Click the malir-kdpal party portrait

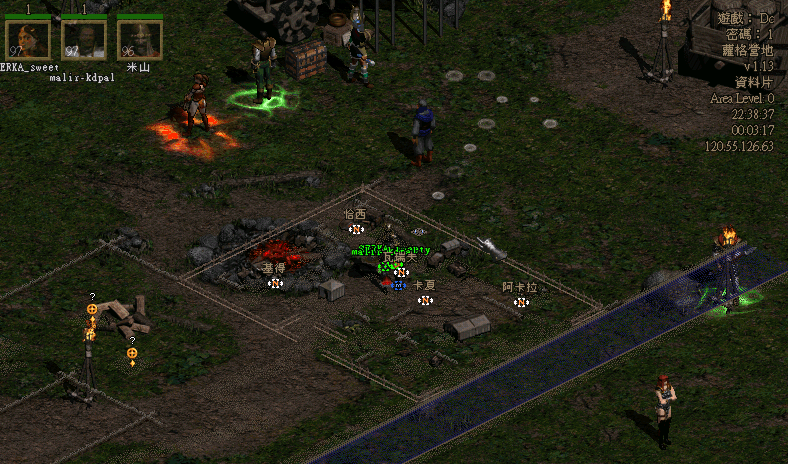[x=84, y=39]
